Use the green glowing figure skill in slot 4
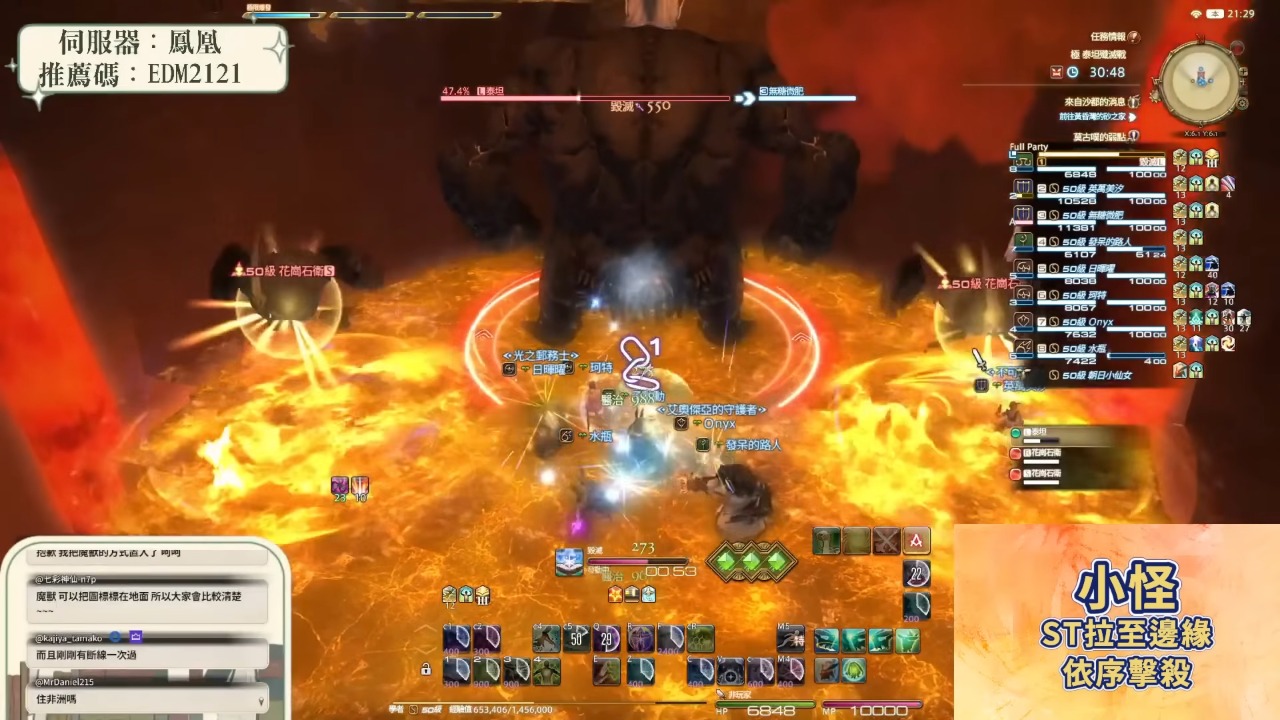This screenshot has width=1280, height=720. (546, 671)
